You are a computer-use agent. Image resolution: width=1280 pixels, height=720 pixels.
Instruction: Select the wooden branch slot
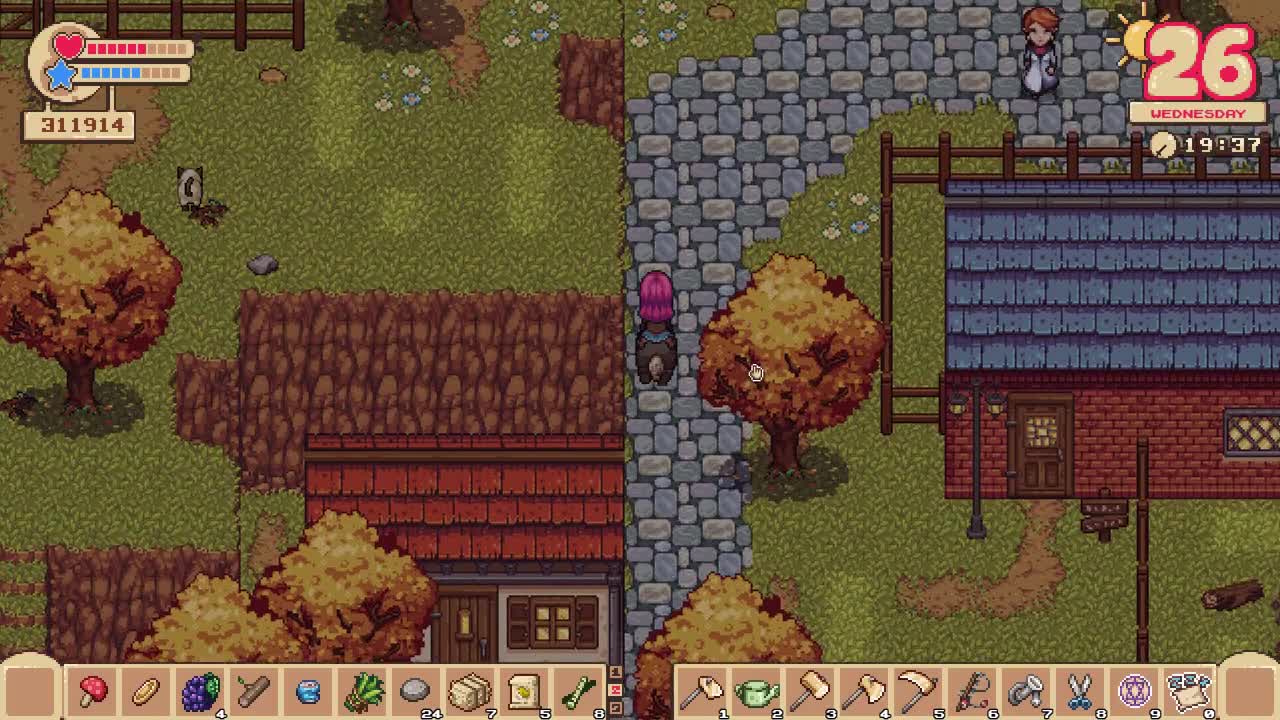coord(254,690)
